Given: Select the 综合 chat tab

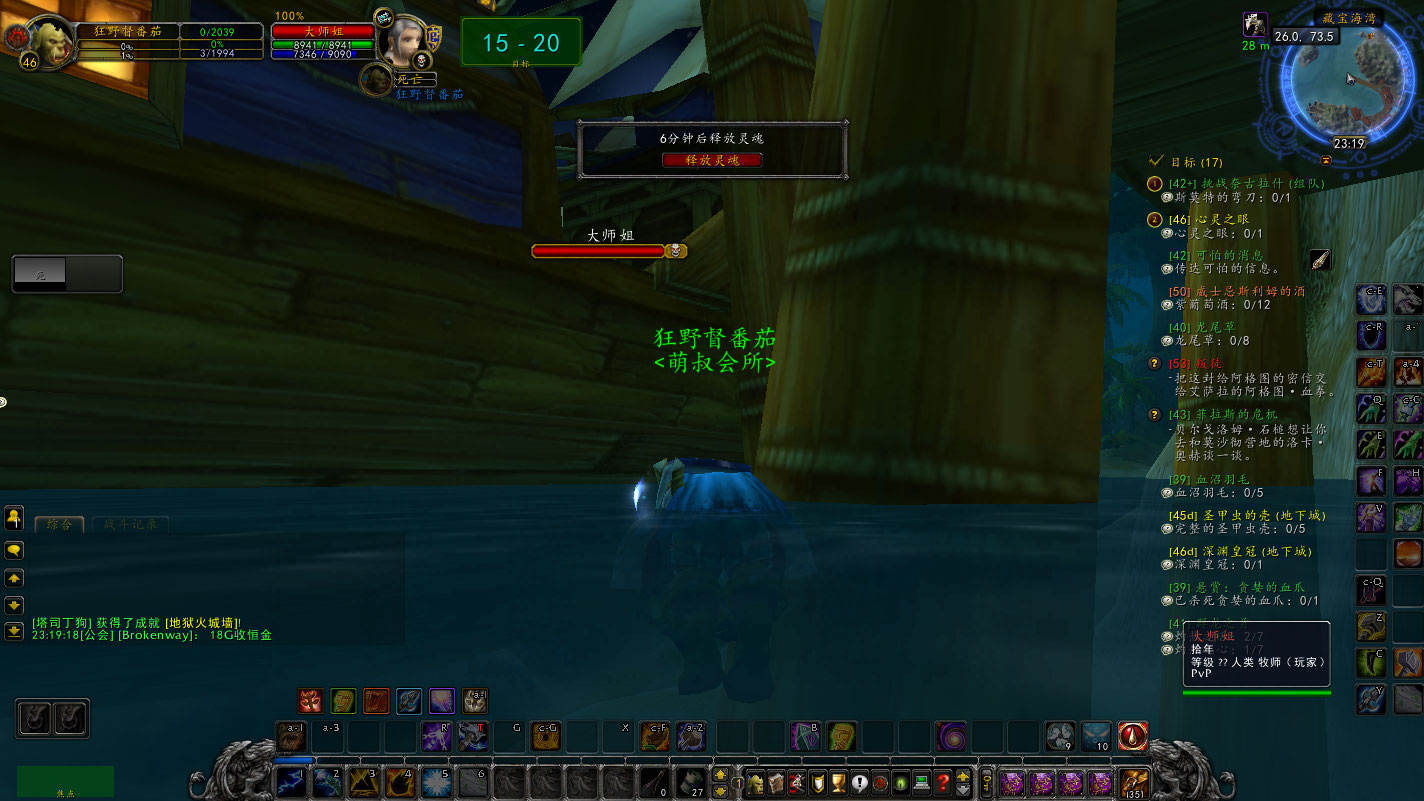Looking at the screenshot, I should 59,523.
